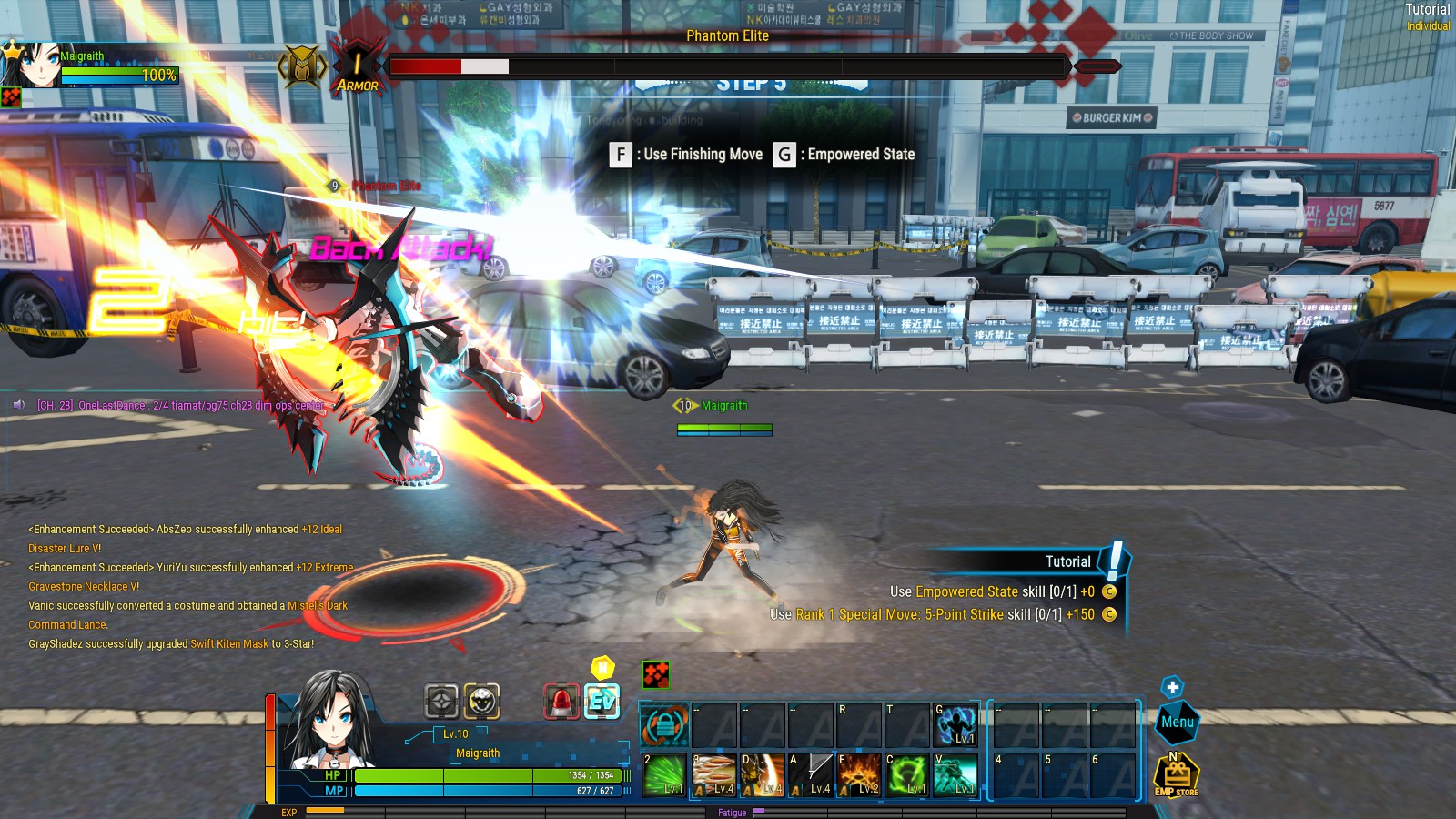Activate the green swirl skill on key C
Viewport: 1456px width, 819px height.
pyautogui.click(x=906, y=775)
